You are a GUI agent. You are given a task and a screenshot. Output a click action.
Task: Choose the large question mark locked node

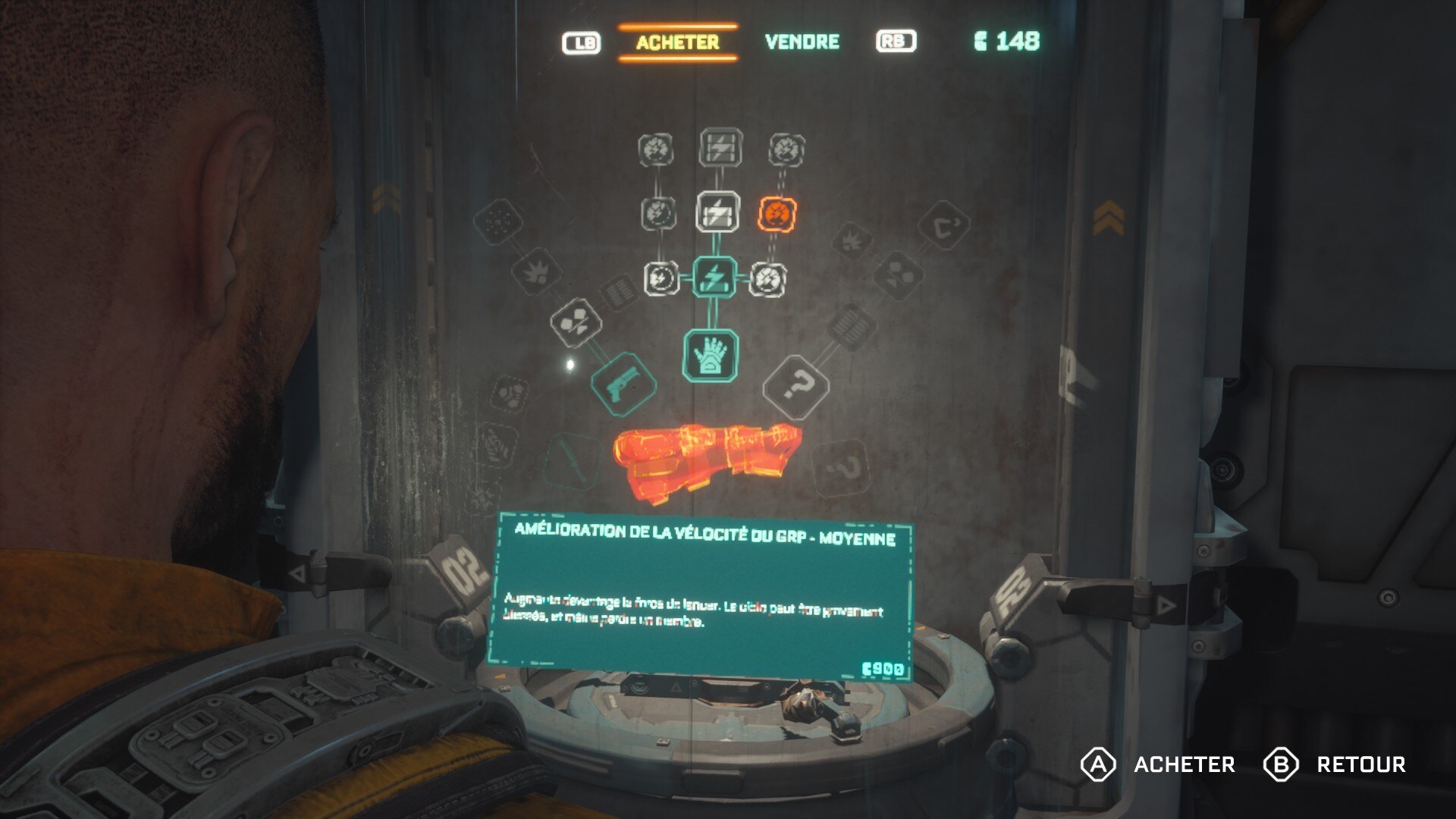pos(795,387)
